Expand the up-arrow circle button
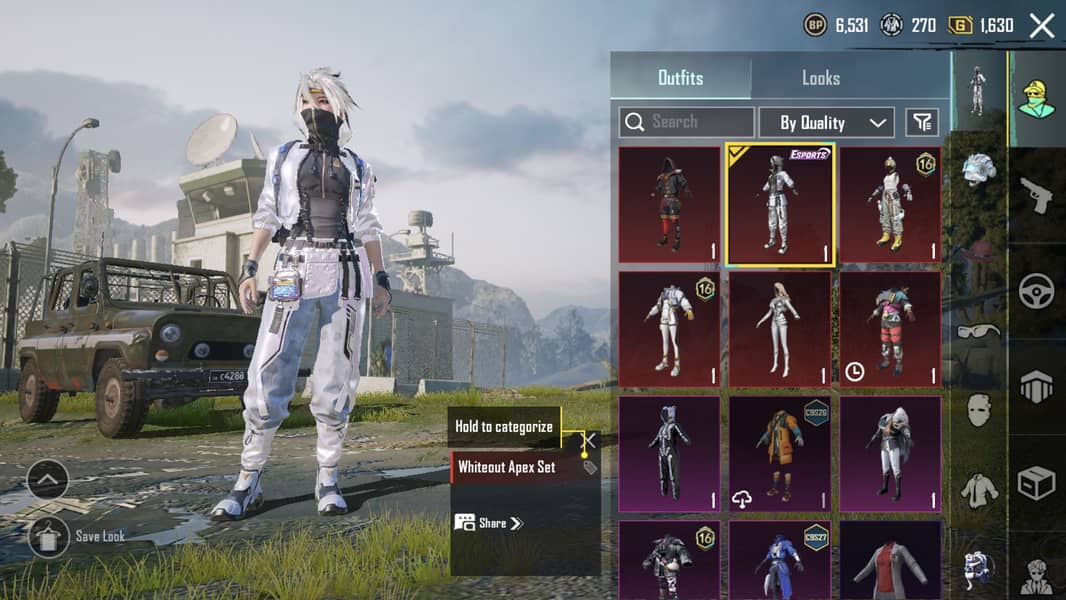Image resolution: width=1066 pixels, height=600 pixels. (x=48, y=480)
